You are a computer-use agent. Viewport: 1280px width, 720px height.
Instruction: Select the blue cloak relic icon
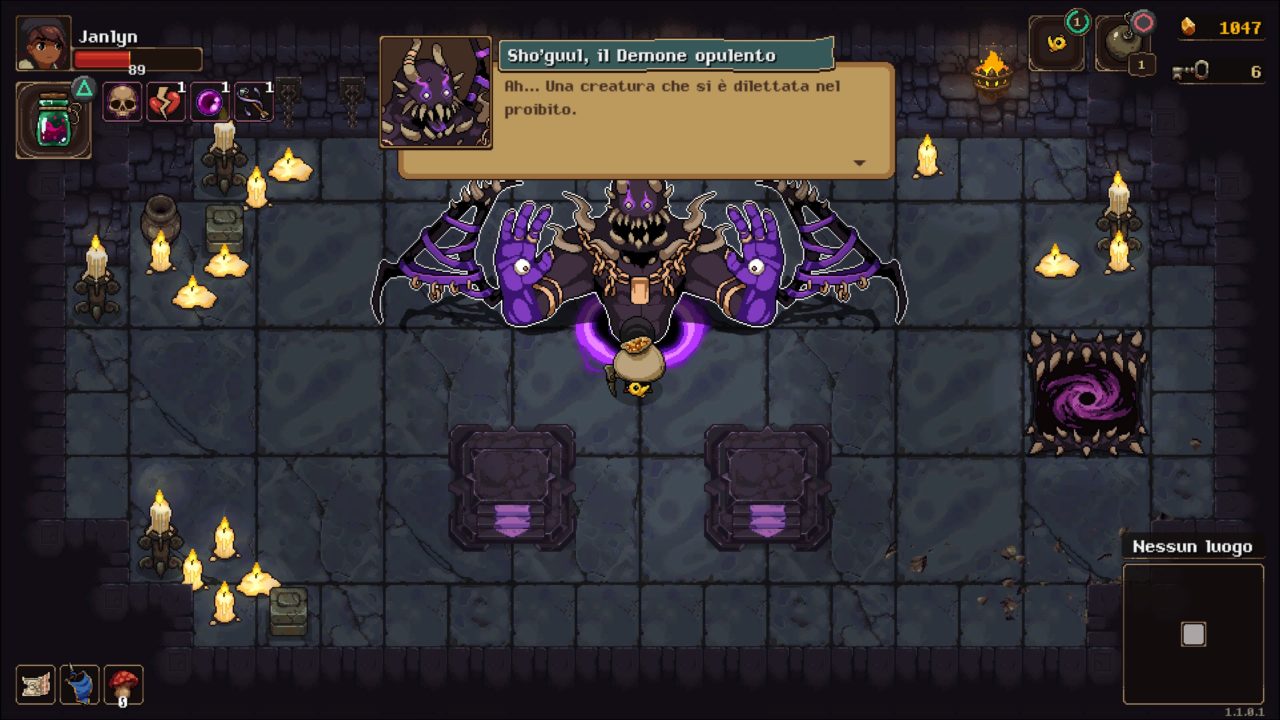(80, 685)
